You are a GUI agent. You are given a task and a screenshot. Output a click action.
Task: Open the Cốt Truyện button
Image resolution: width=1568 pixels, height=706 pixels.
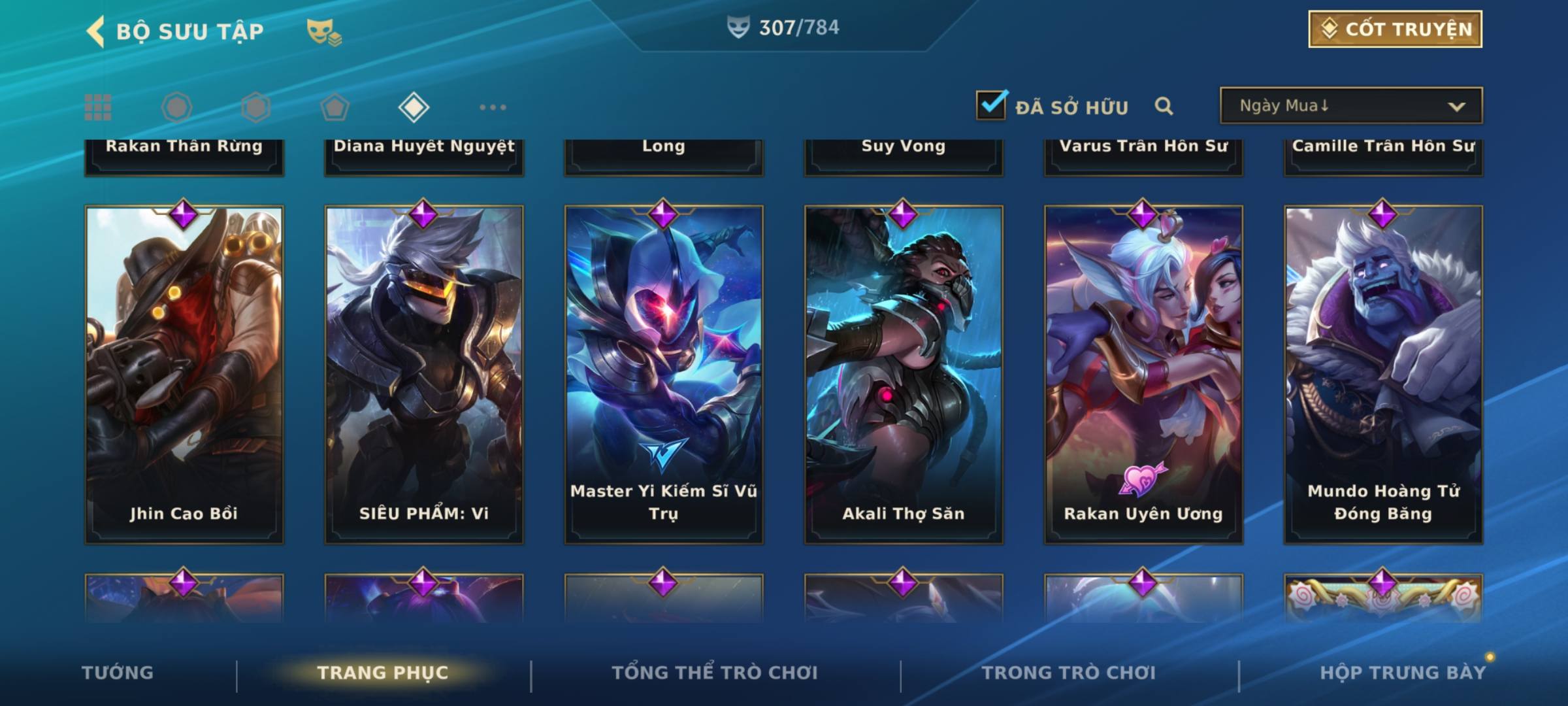coord(1395,29)
